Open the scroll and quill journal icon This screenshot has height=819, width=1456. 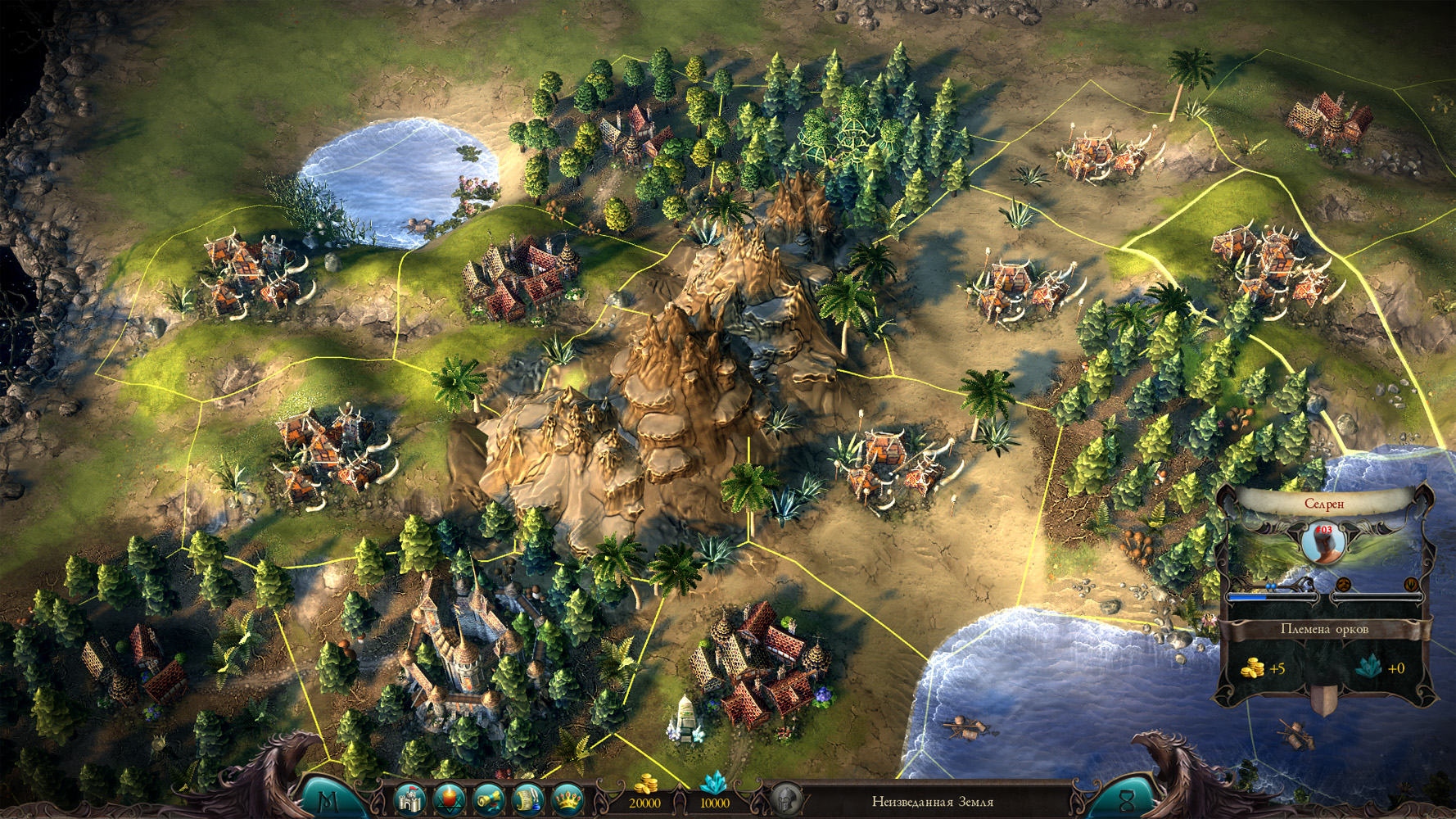click(528, 800)
